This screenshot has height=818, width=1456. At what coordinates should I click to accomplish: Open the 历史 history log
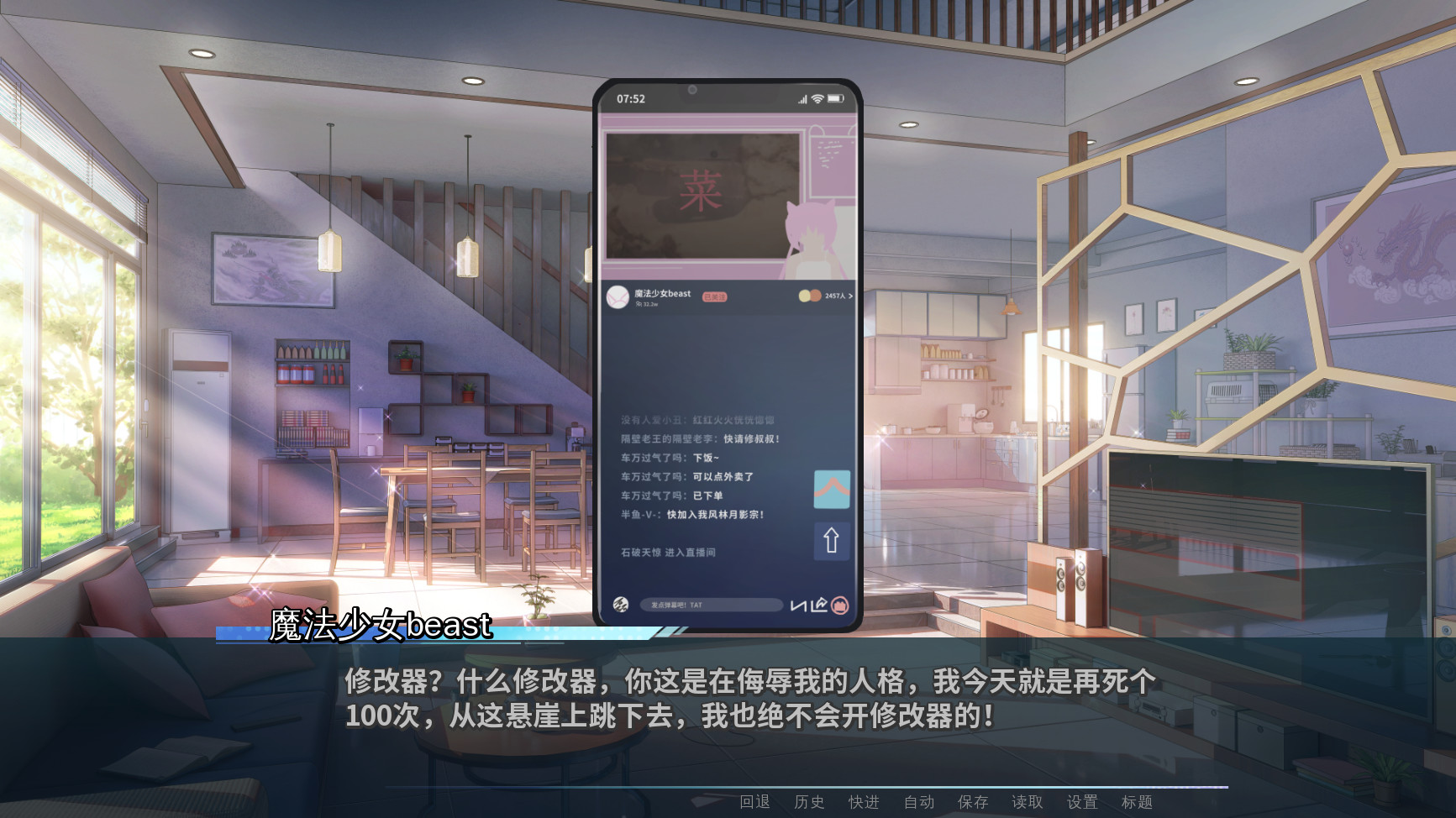(810, 802)
